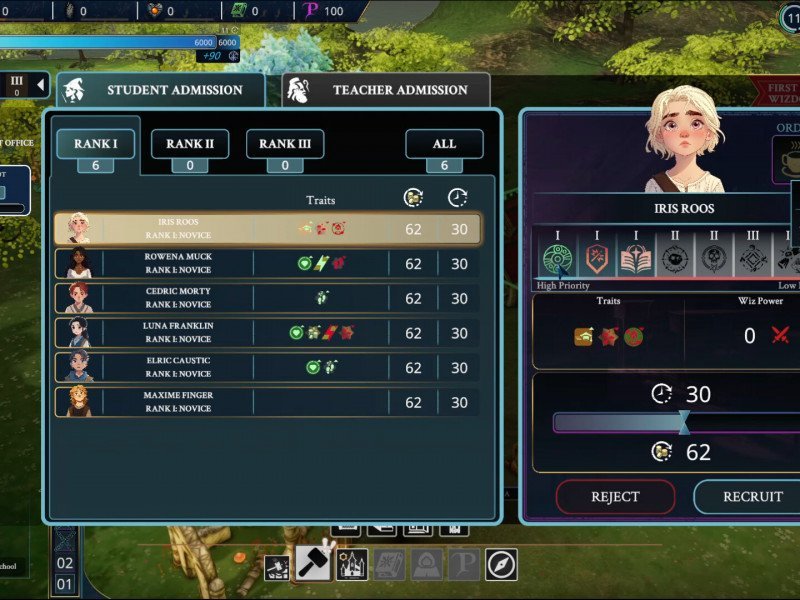Show Rank III applicants

click(284, 144)
